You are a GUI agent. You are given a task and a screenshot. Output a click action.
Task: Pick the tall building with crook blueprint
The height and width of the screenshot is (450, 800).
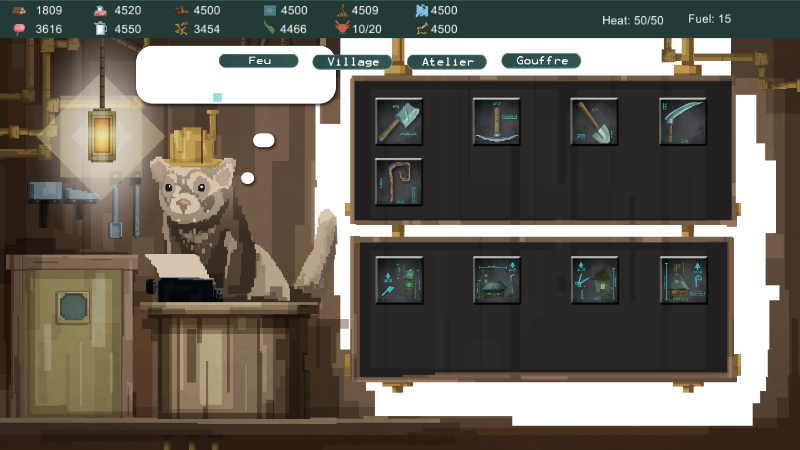(683, 280)
